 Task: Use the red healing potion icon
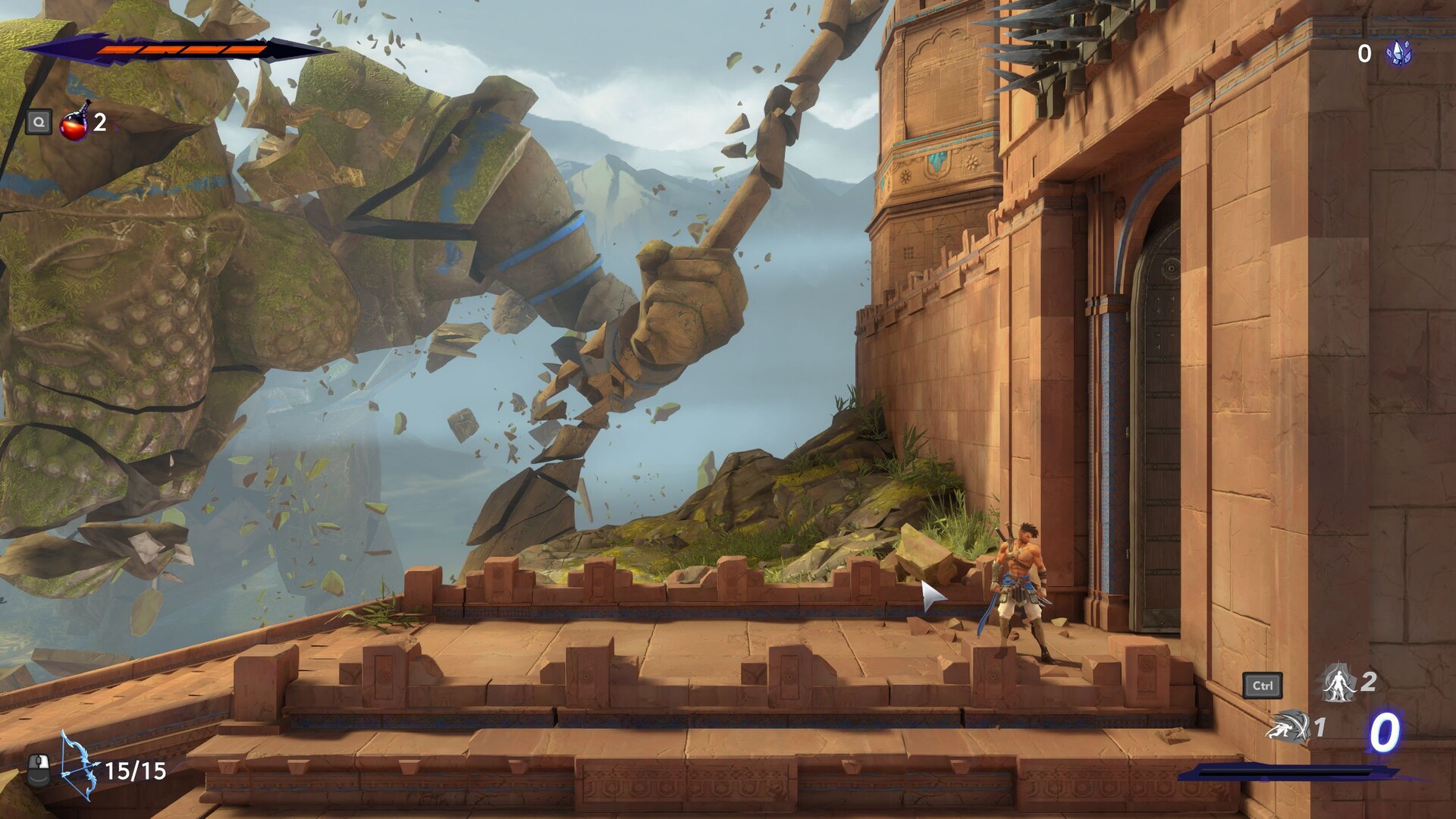74,122
